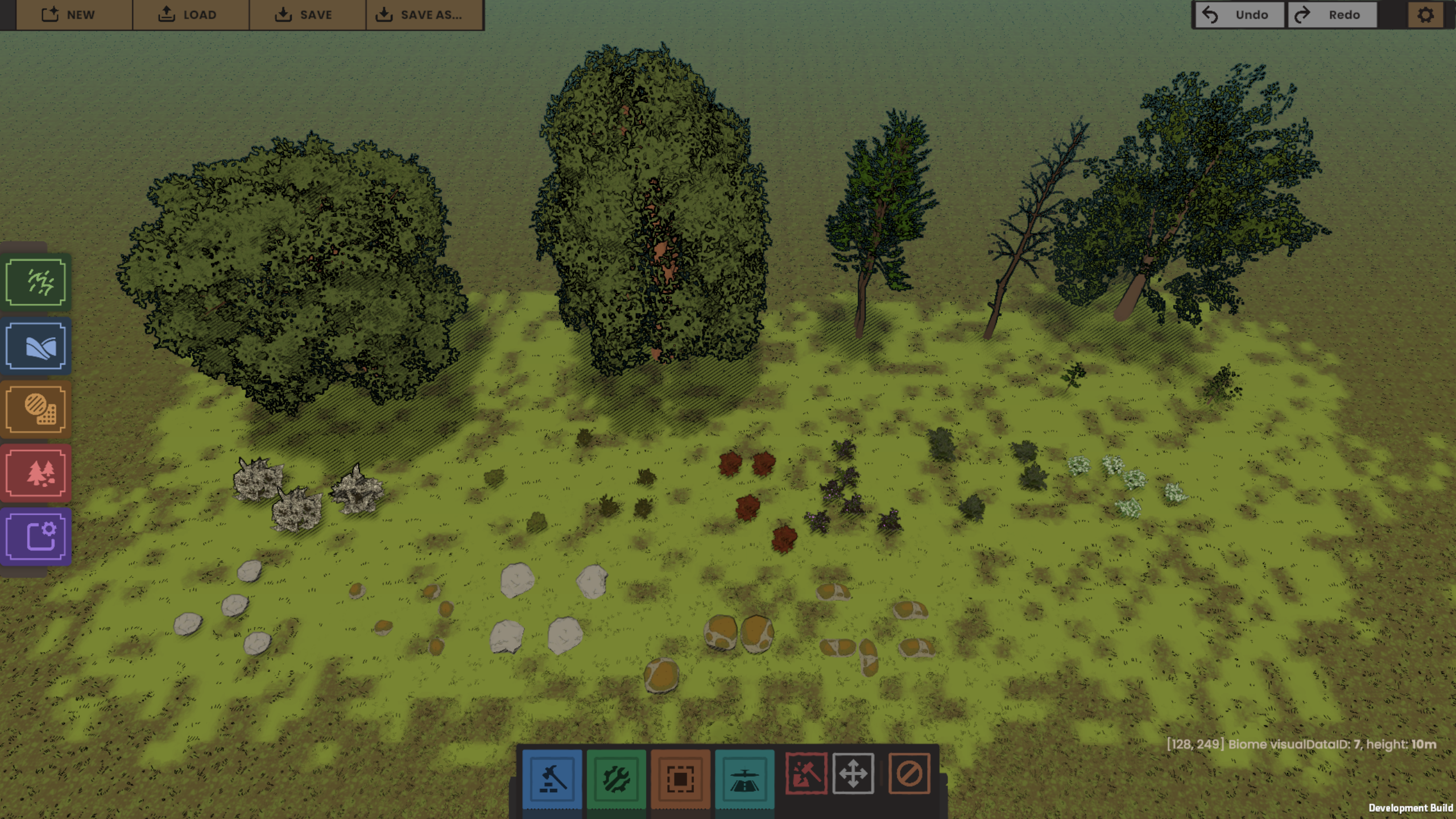Image resolution: width=1456 pixels, height=819 pixels.
Task: Select the red trees and rocks tab
Action: 36,473
